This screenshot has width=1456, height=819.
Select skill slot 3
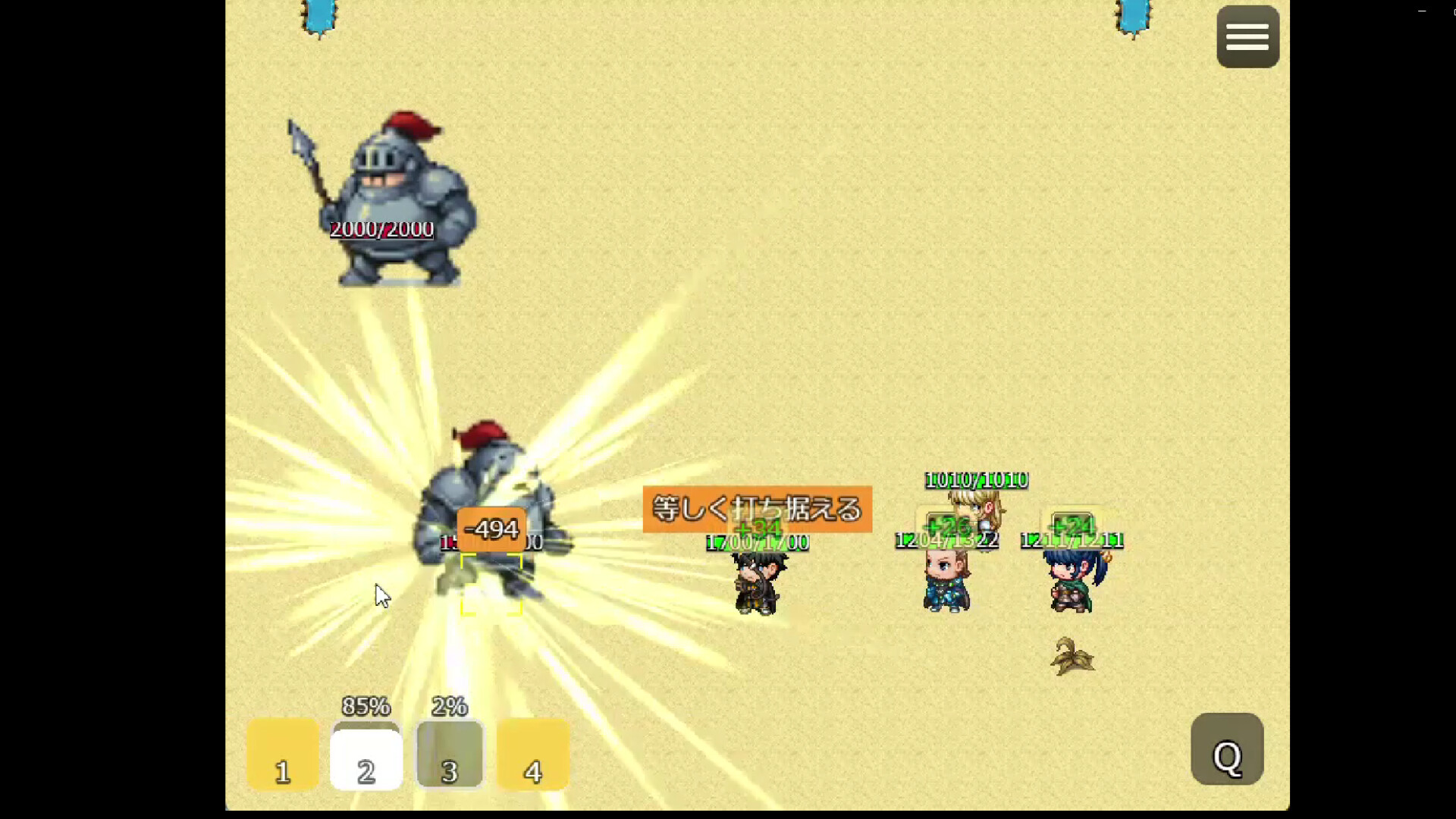coord(450,755)
